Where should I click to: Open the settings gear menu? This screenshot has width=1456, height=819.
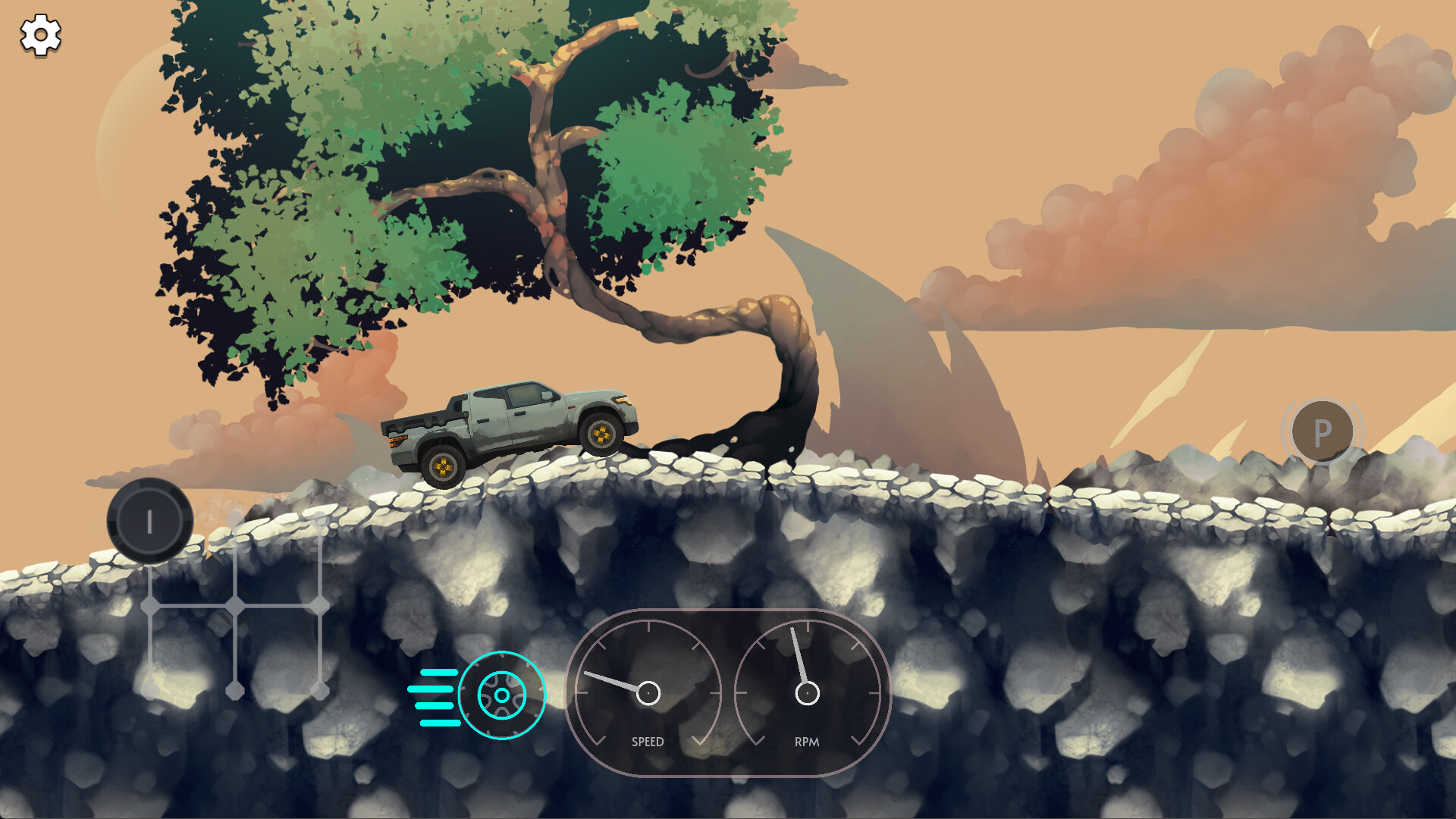[39, 34]
